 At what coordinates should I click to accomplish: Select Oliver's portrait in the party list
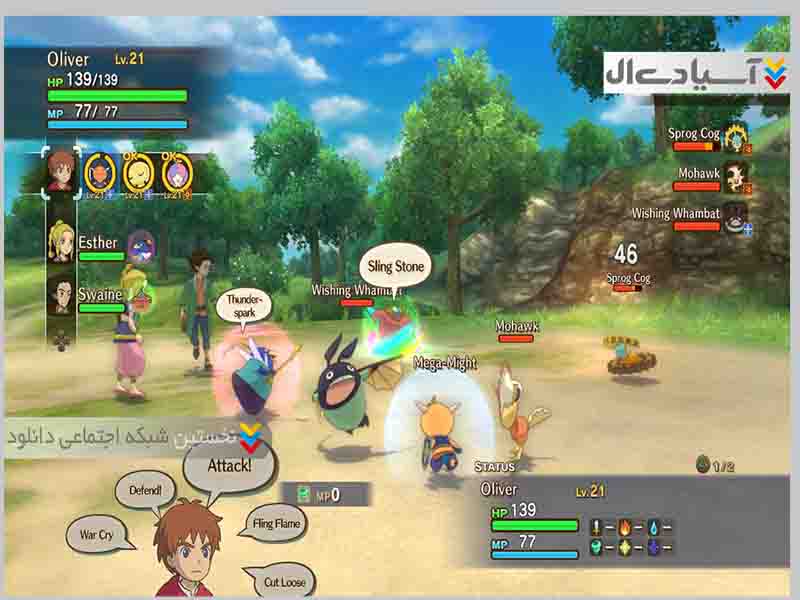(x=61, y=170)
